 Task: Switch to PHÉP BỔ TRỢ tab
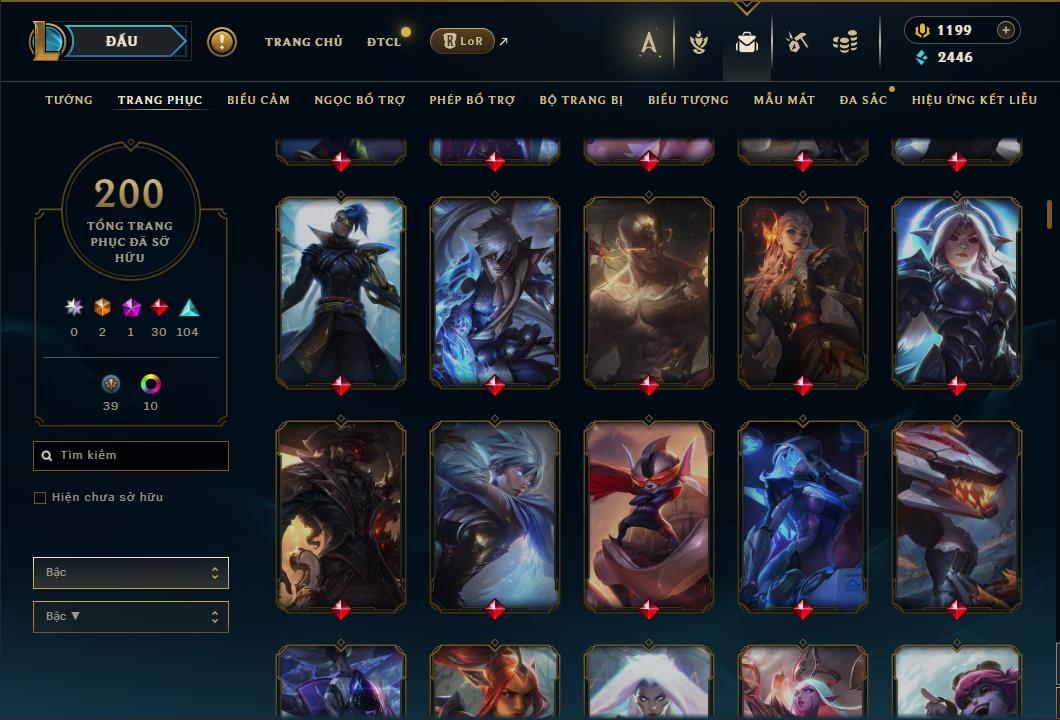[472, 100]
